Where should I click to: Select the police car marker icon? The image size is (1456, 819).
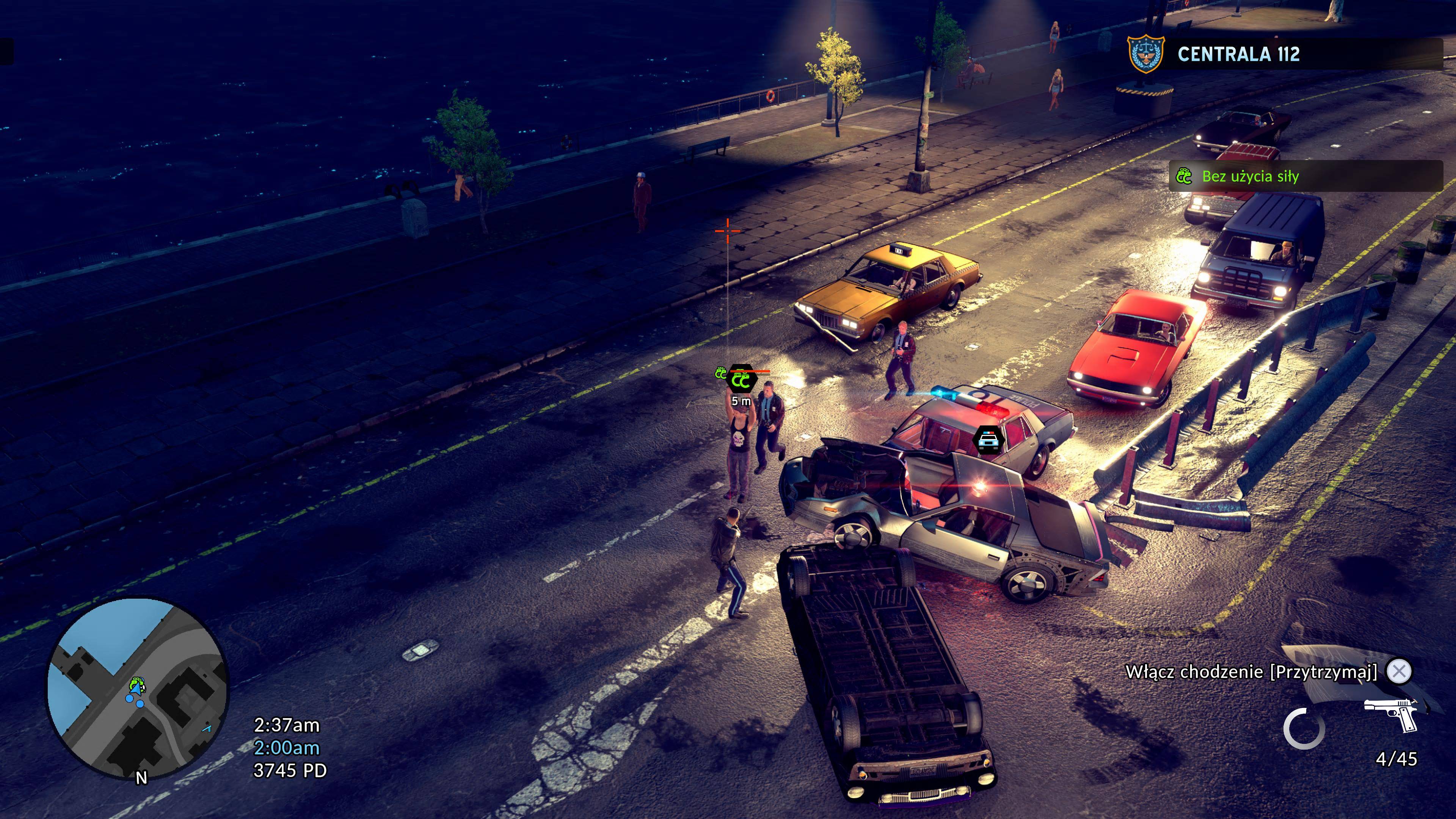987,440
